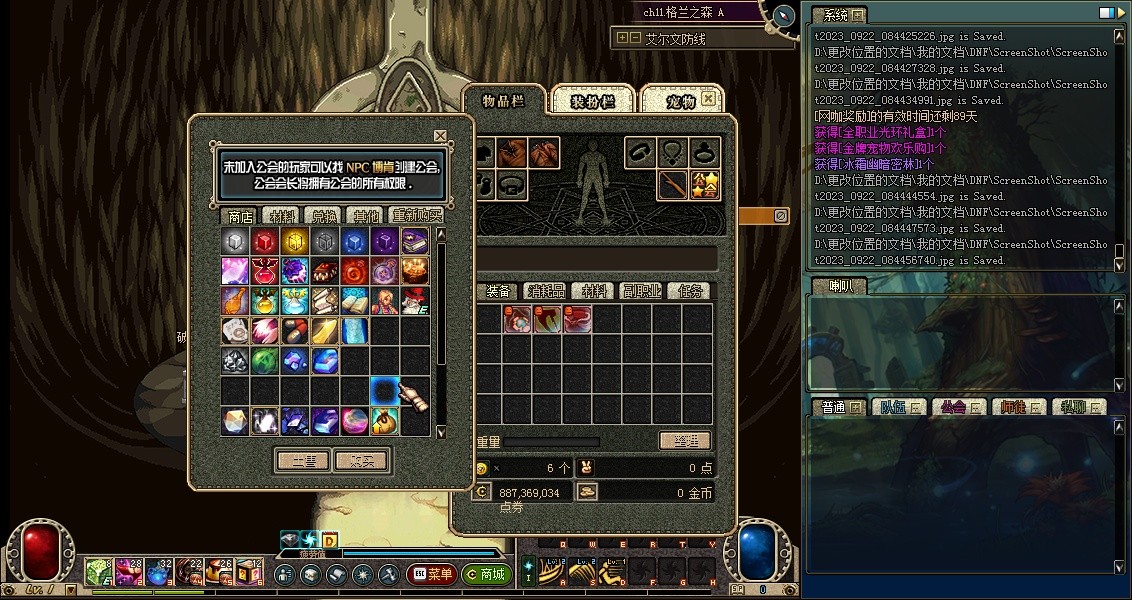Choose the purple spellbook shop item

point(415,241)
